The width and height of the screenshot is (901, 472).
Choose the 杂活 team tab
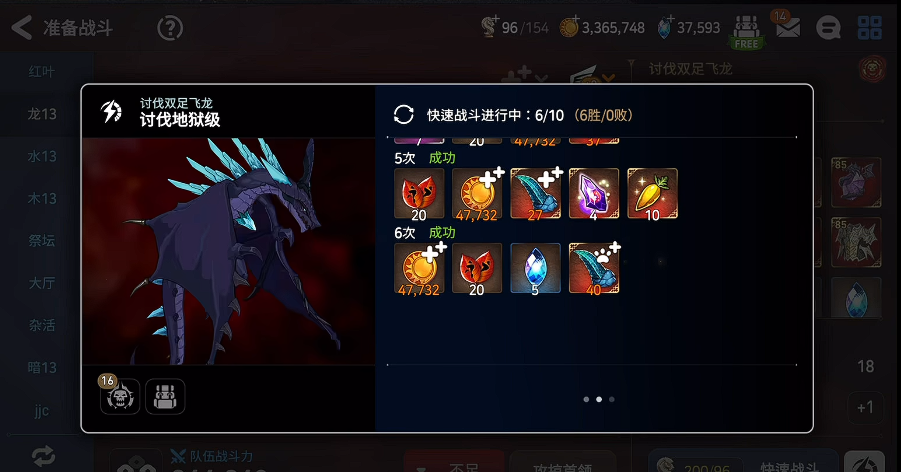[42, 325]
